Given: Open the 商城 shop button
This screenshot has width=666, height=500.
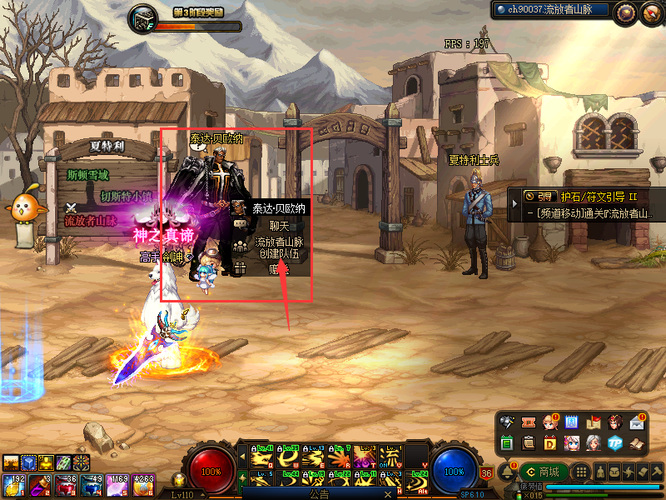Looking at the screenshot, I should coord(544,471).
